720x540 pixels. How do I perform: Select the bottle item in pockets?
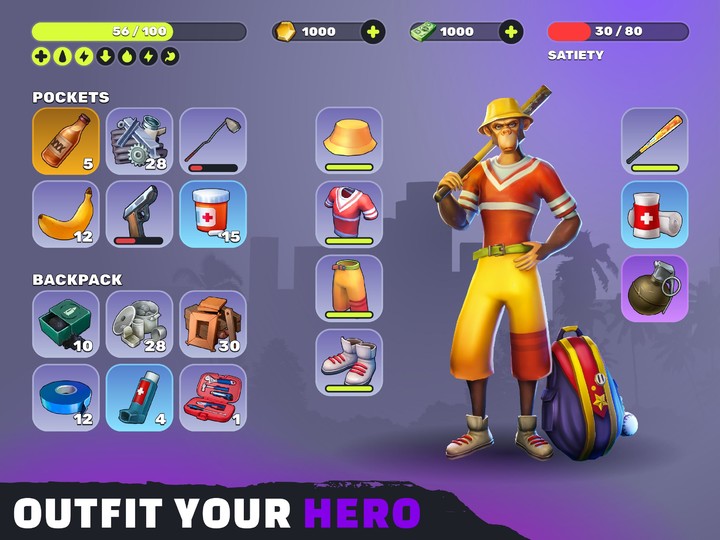tap(66, 141)
